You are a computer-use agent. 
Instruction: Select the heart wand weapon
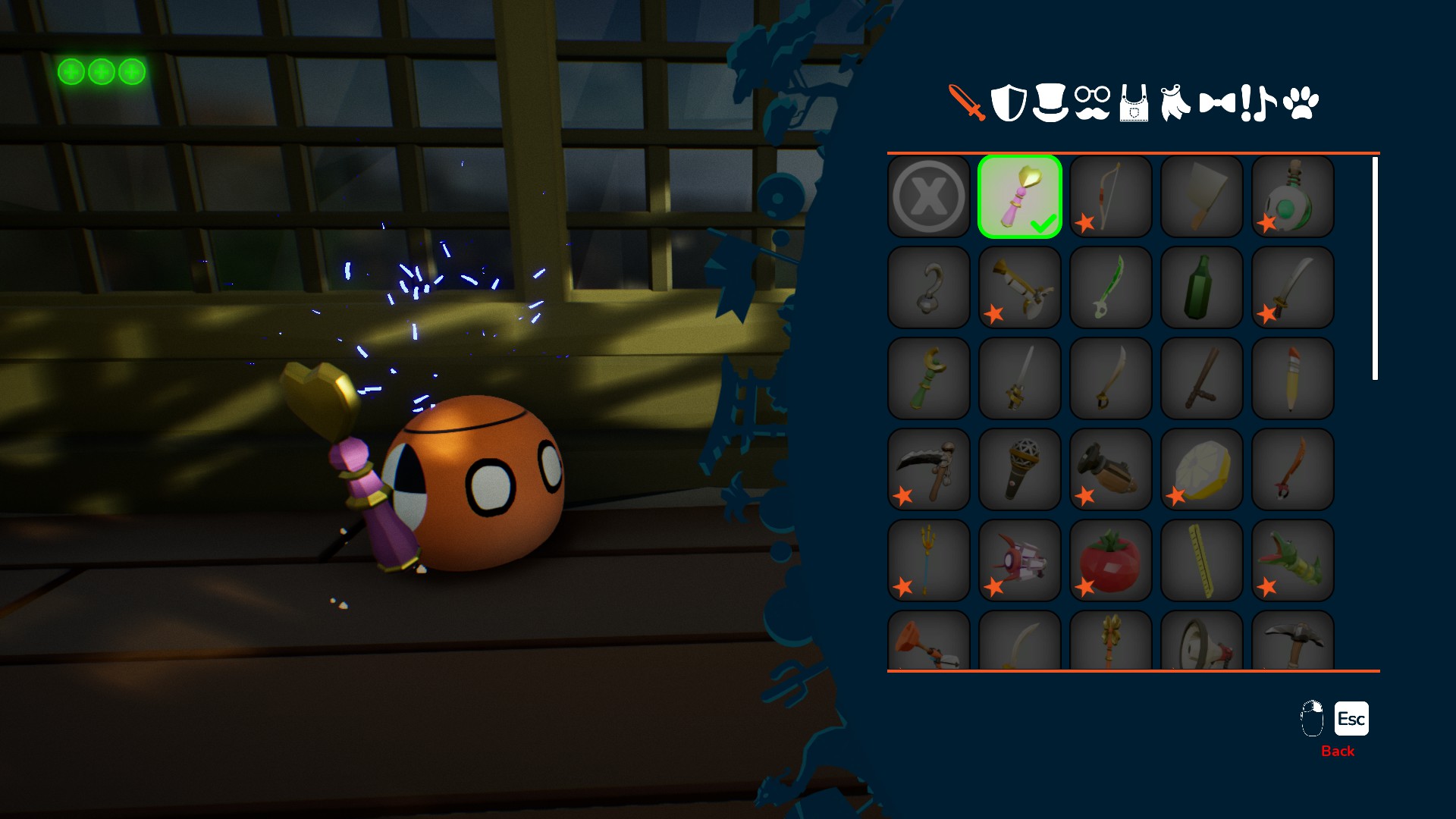point(1020,196)
